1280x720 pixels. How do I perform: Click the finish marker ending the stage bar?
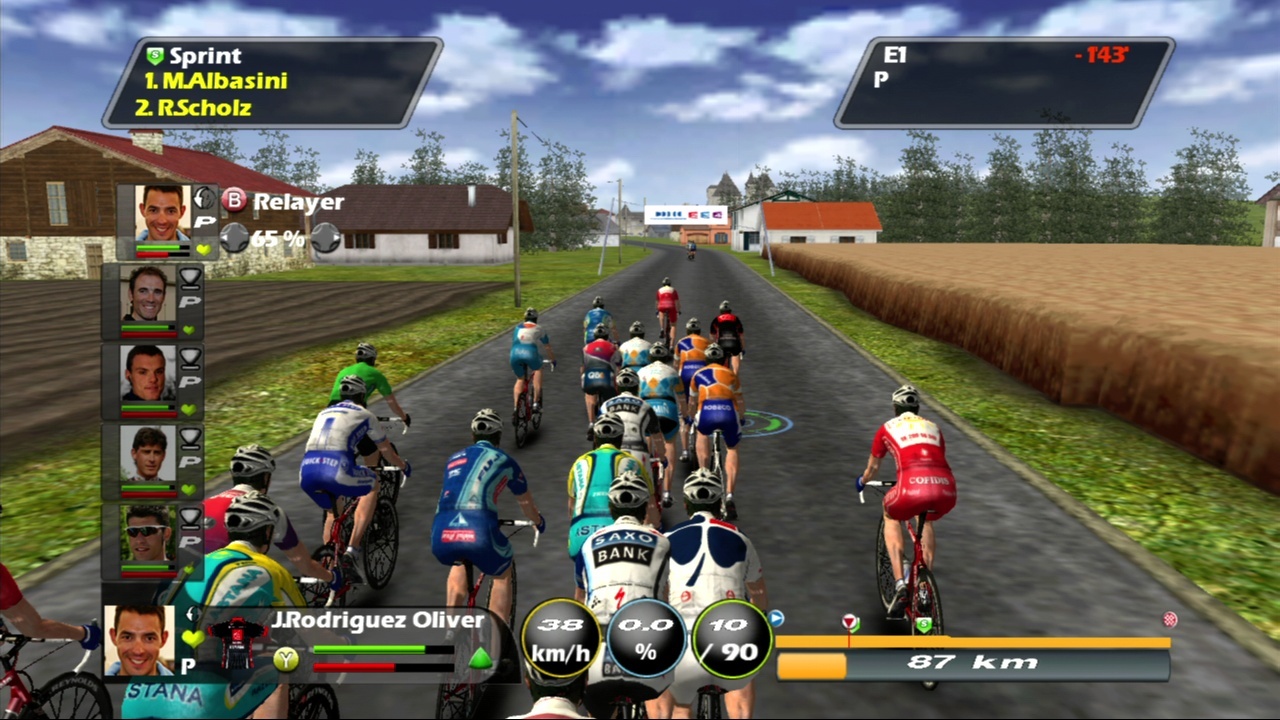pyautogui.click(x=1169, y=620)
